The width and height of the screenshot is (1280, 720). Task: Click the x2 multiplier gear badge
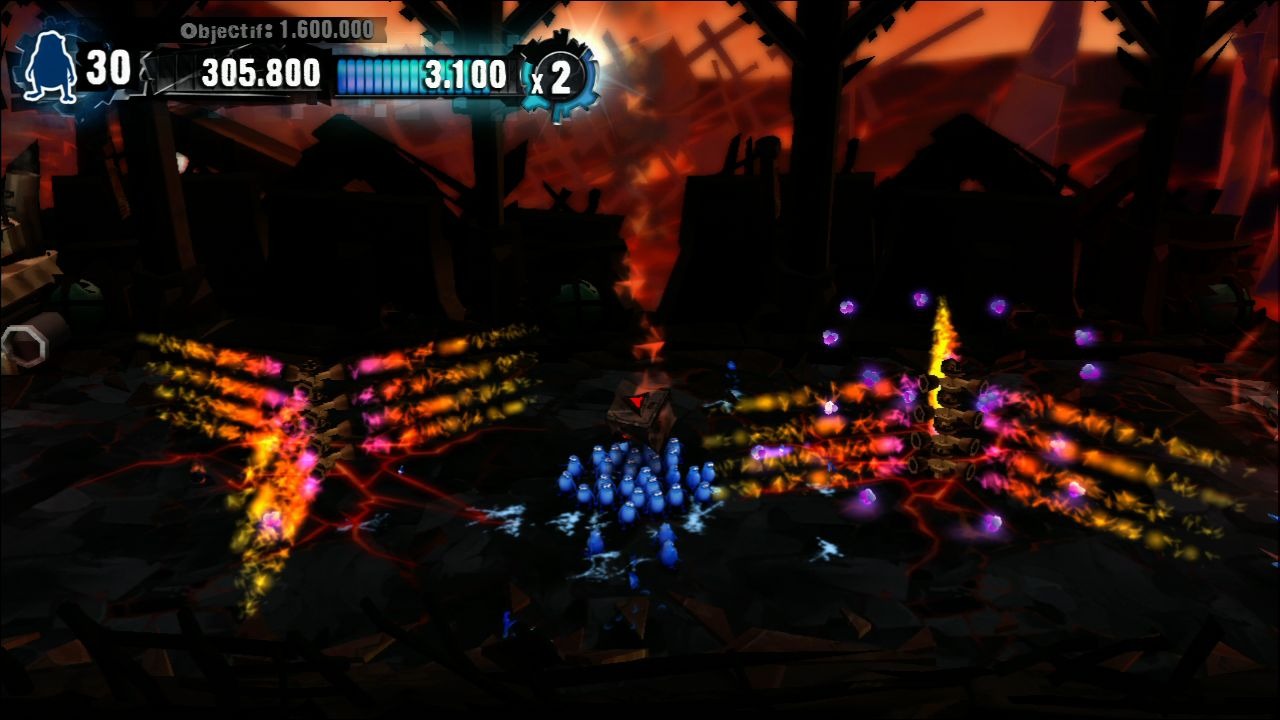coord(556,76)
